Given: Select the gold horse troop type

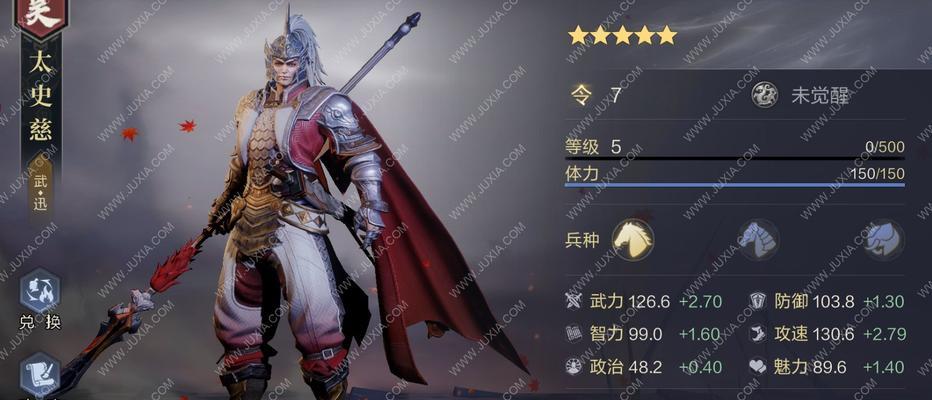Looking at the screenshot, I should 633,240.
